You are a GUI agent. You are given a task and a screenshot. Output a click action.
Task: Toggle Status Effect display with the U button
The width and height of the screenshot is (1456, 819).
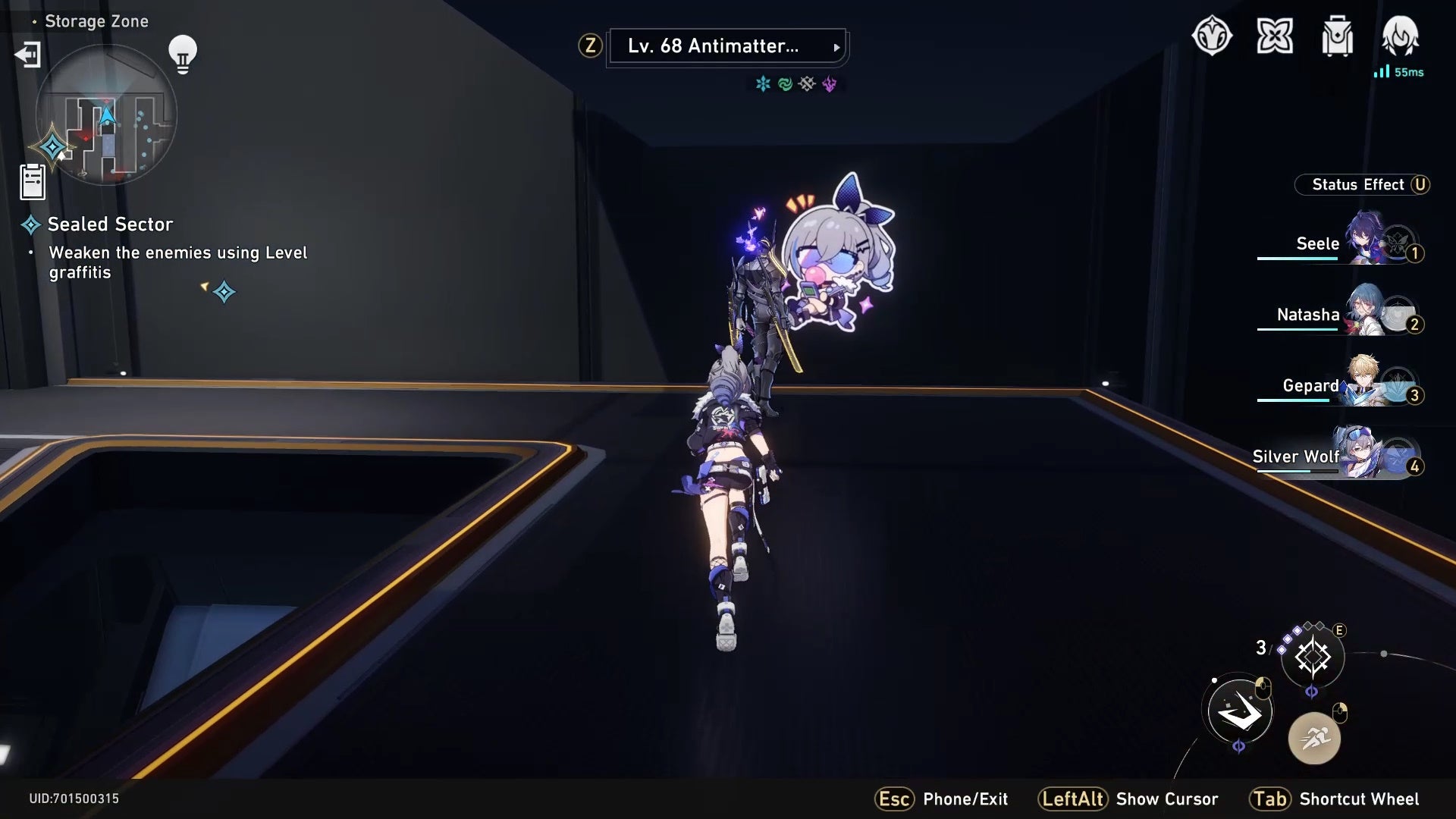click(x=1420, y=184)
